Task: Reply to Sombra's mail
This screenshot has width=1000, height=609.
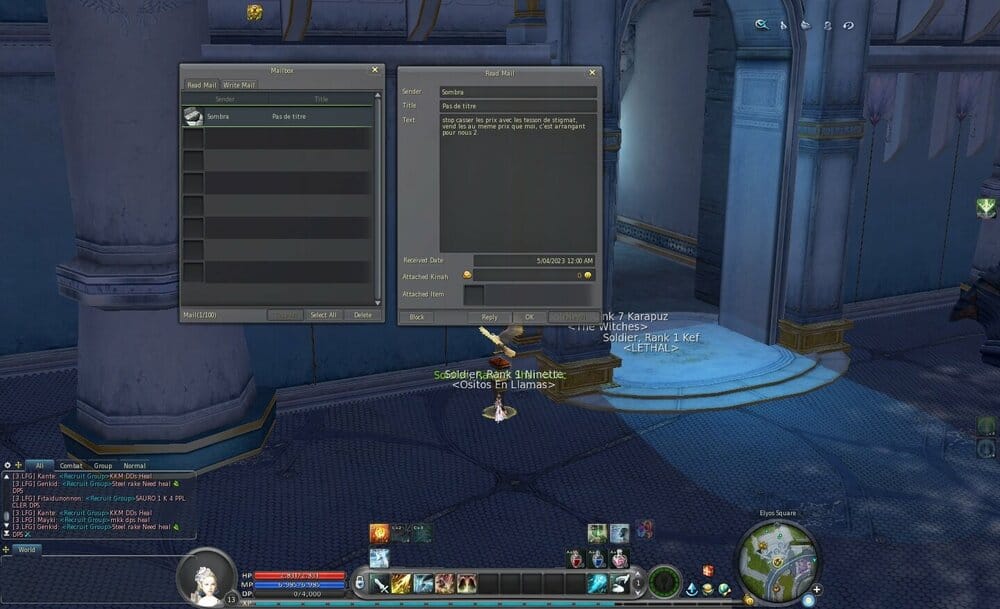Action: 489,317
